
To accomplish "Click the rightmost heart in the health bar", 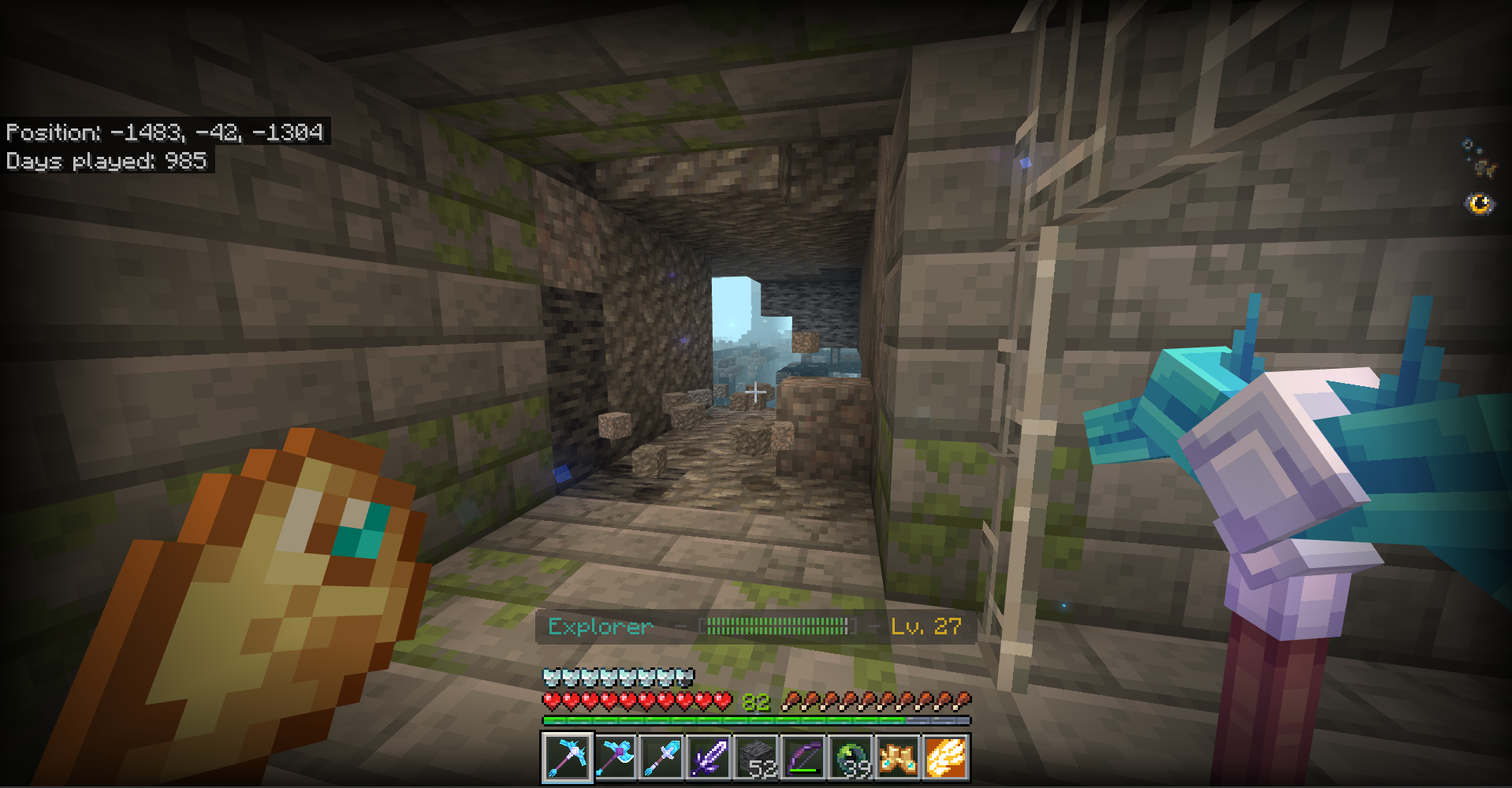I will coord(724,700).
